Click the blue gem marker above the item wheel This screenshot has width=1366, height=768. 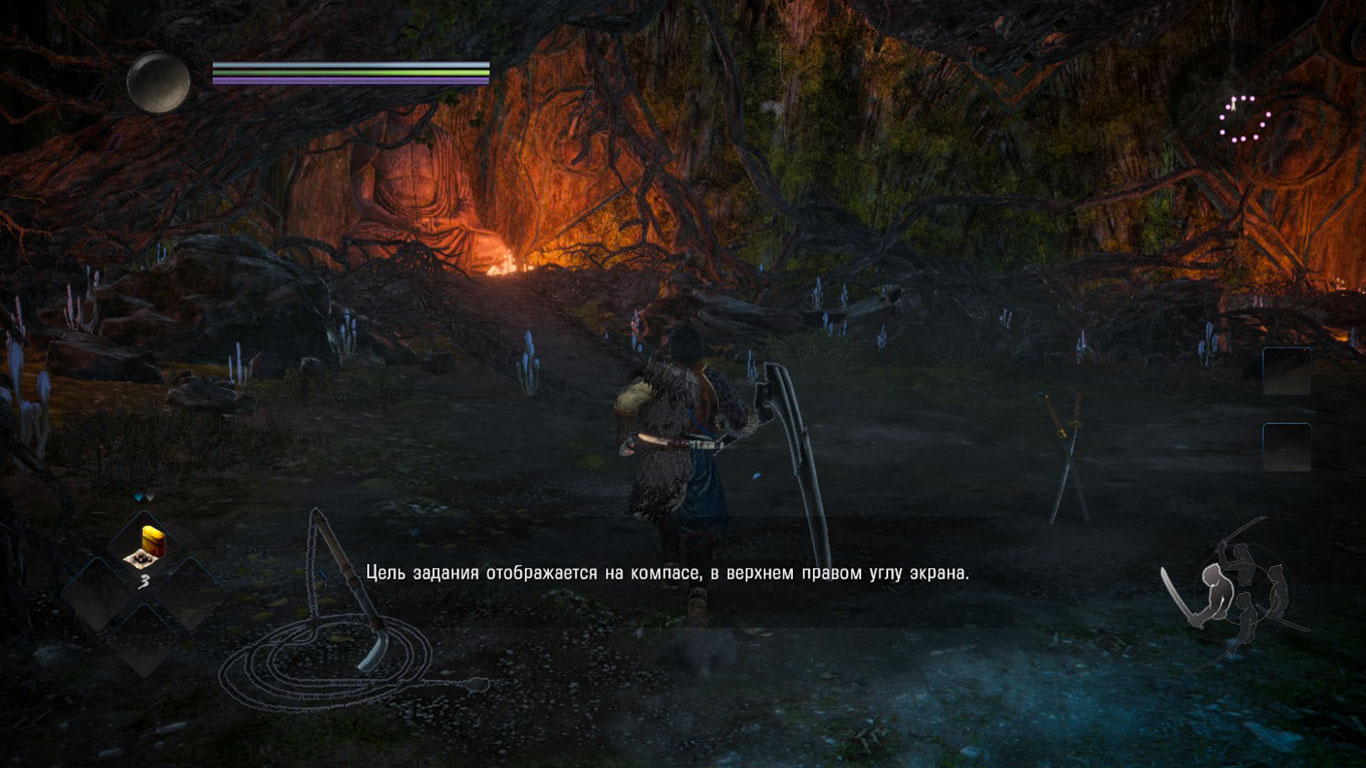(138, 496)
